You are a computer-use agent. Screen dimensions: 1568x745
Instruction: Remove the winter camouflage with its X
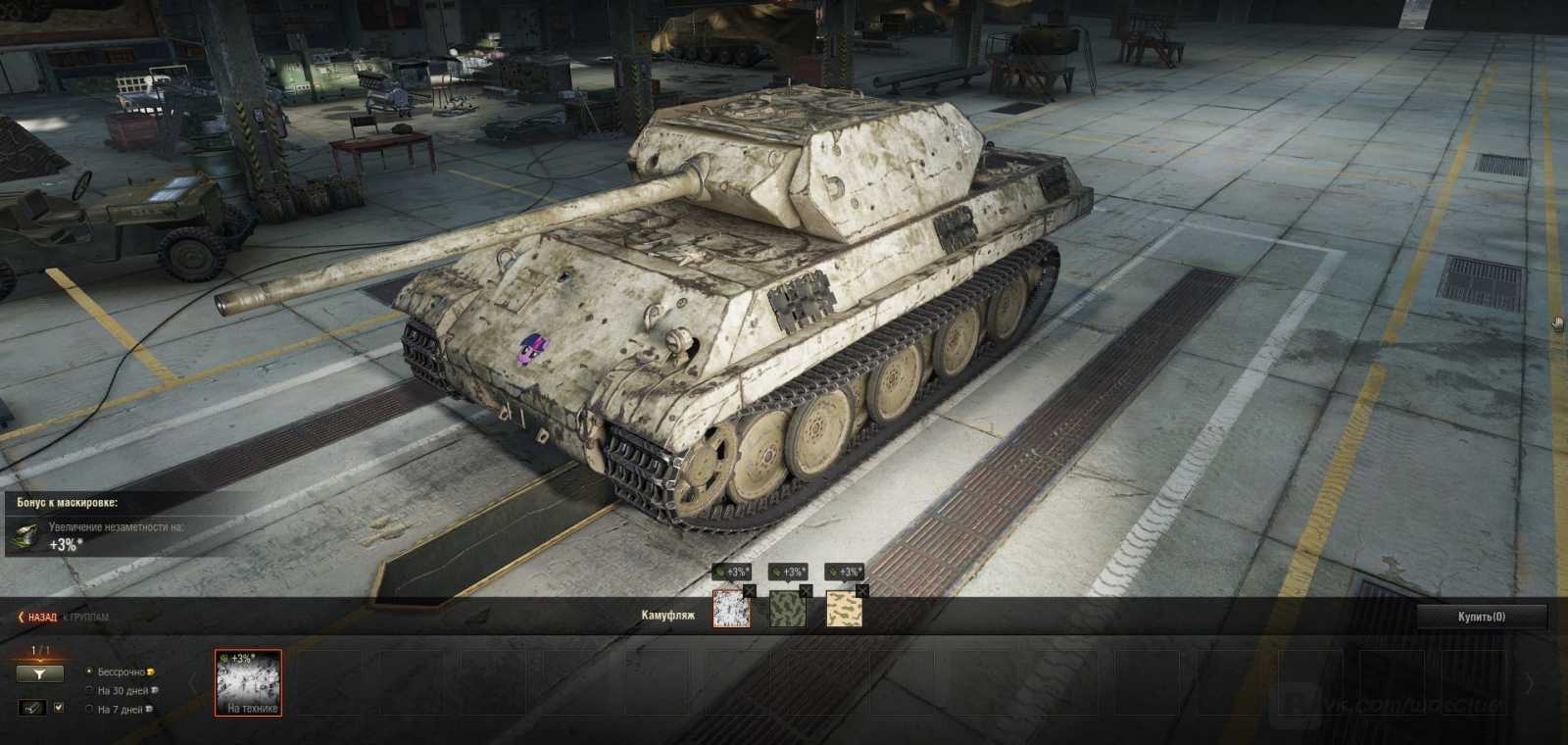(750, 590)
